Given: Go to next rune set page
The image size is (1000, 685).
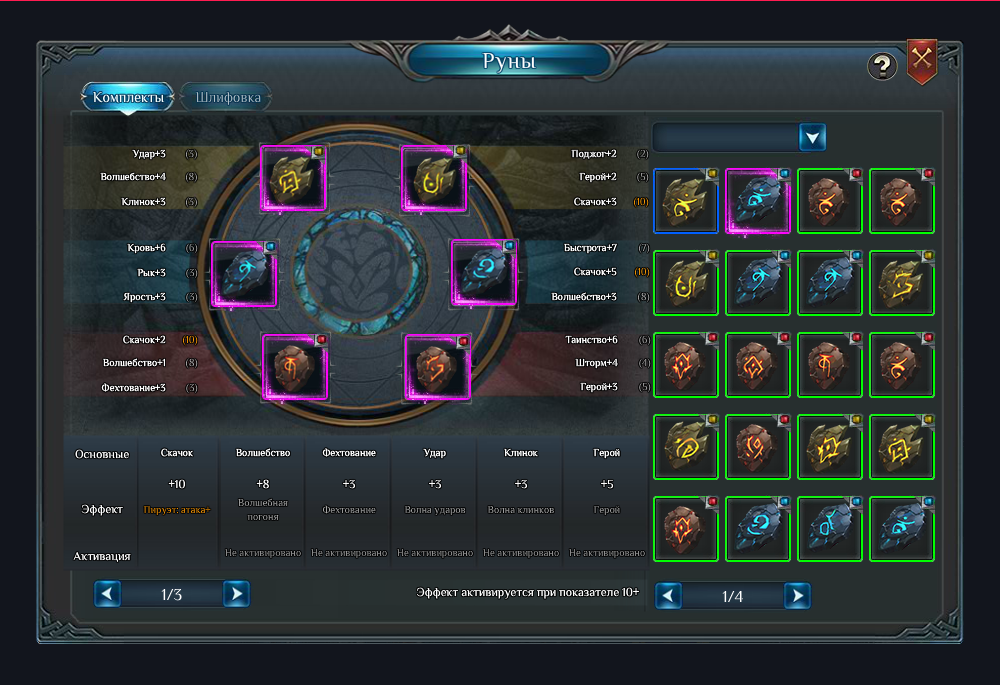Looking at the screenshot, I should pos(235,594).
